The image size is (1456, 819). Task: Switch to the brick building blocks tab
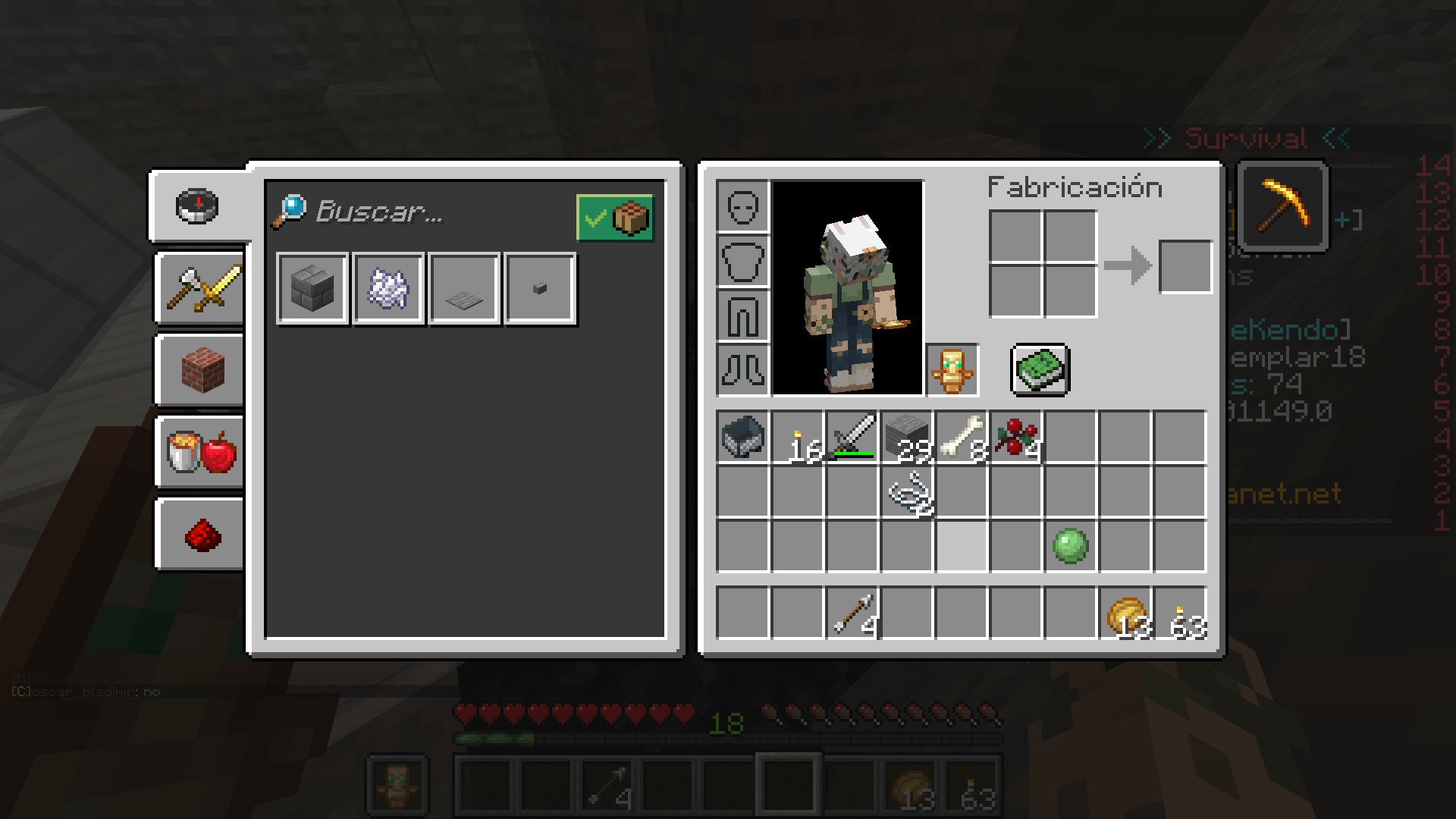(202, 371)
